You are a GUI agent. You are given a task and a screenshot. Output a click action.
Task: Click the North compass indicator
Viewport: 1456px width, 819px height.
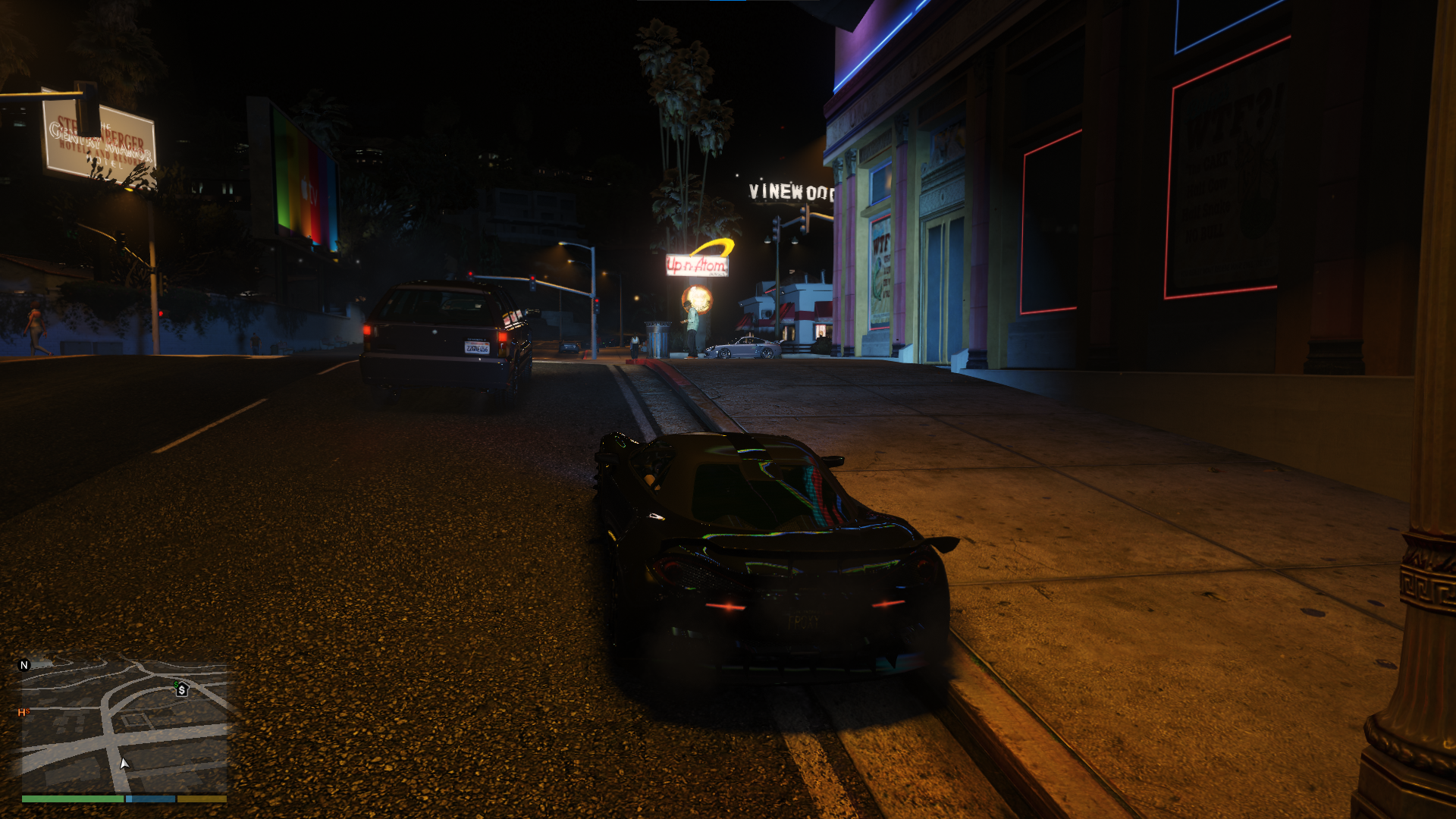[x=24, y=665]
